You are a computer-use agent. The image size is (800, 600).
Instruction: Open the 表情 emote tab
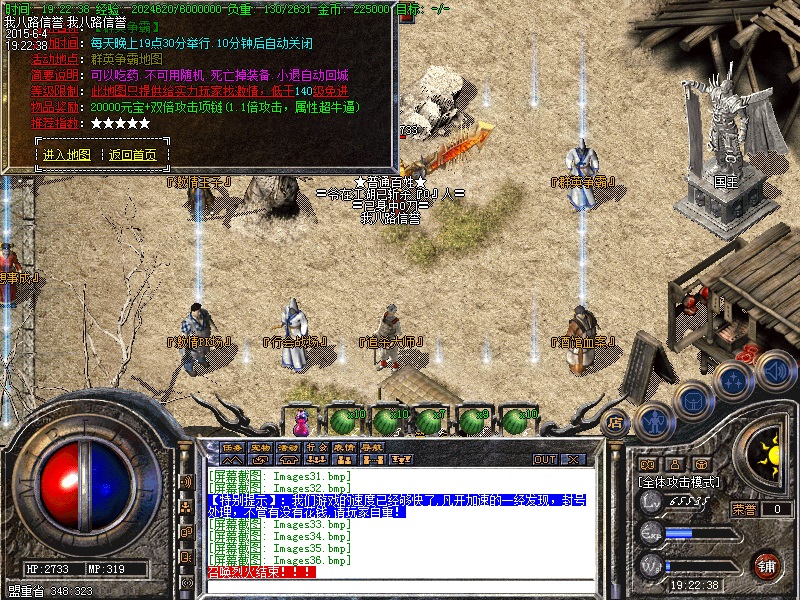point(345,447)
